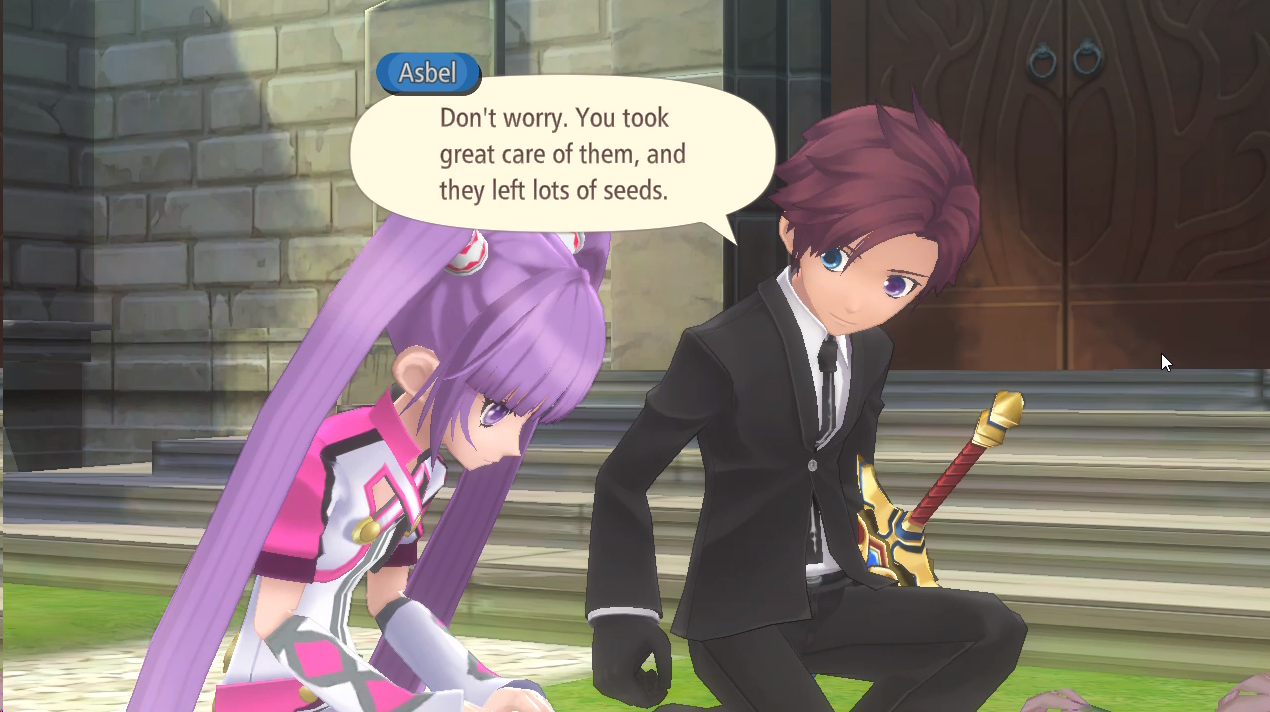Viewport: 1270px width, 712px height.
Task: Click the Asbel speaker name tag
Action: (428, 73)
